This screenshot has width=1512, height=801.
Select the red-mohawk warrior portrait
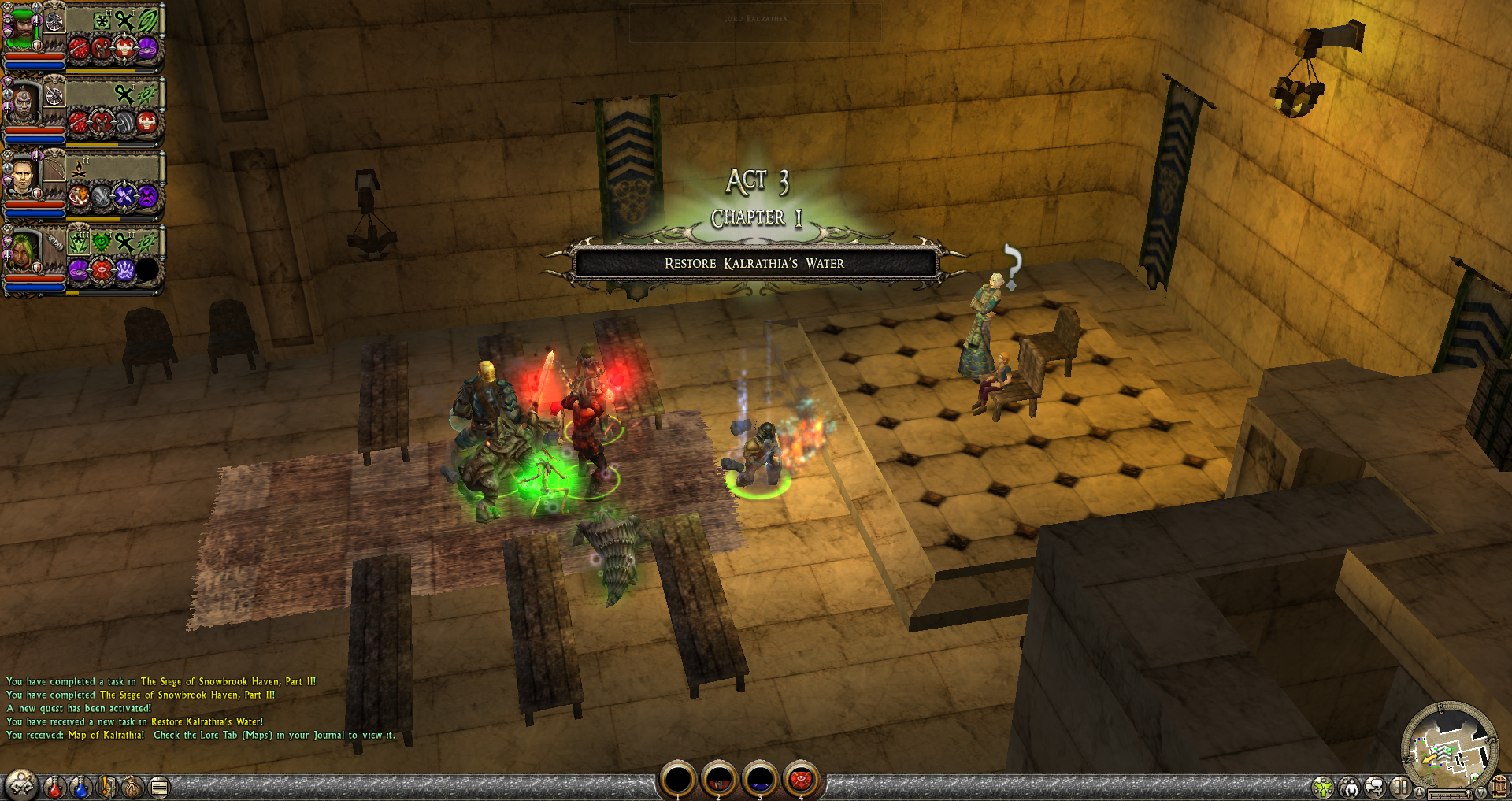click(x=22, y=102)
